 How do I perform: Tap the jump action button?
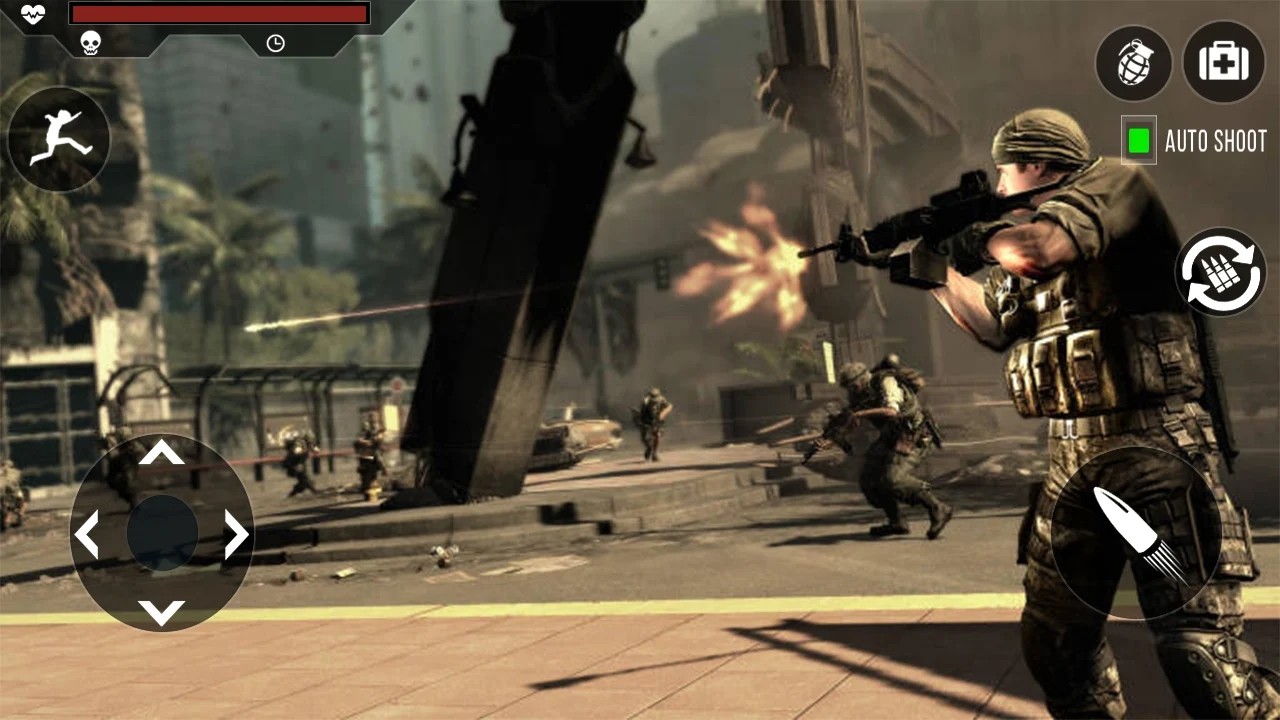59,139
